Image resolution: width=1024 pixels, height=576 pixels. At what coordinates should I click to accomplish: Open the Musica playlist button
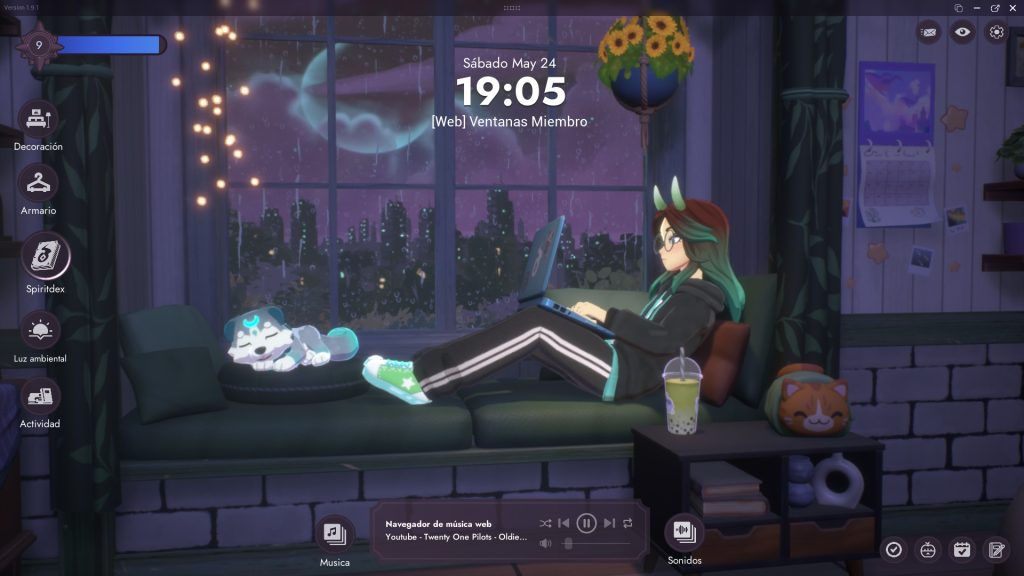334,533
